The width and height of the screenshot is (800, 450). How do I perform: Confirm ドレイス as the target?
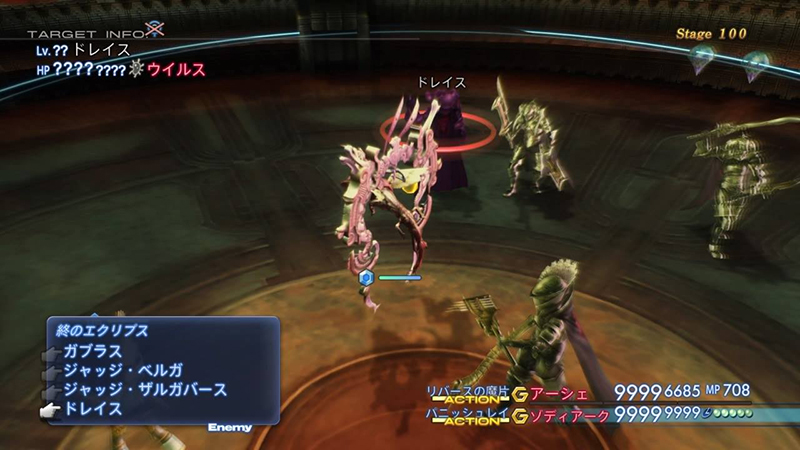pyautogui.click(x=93, y=409)
